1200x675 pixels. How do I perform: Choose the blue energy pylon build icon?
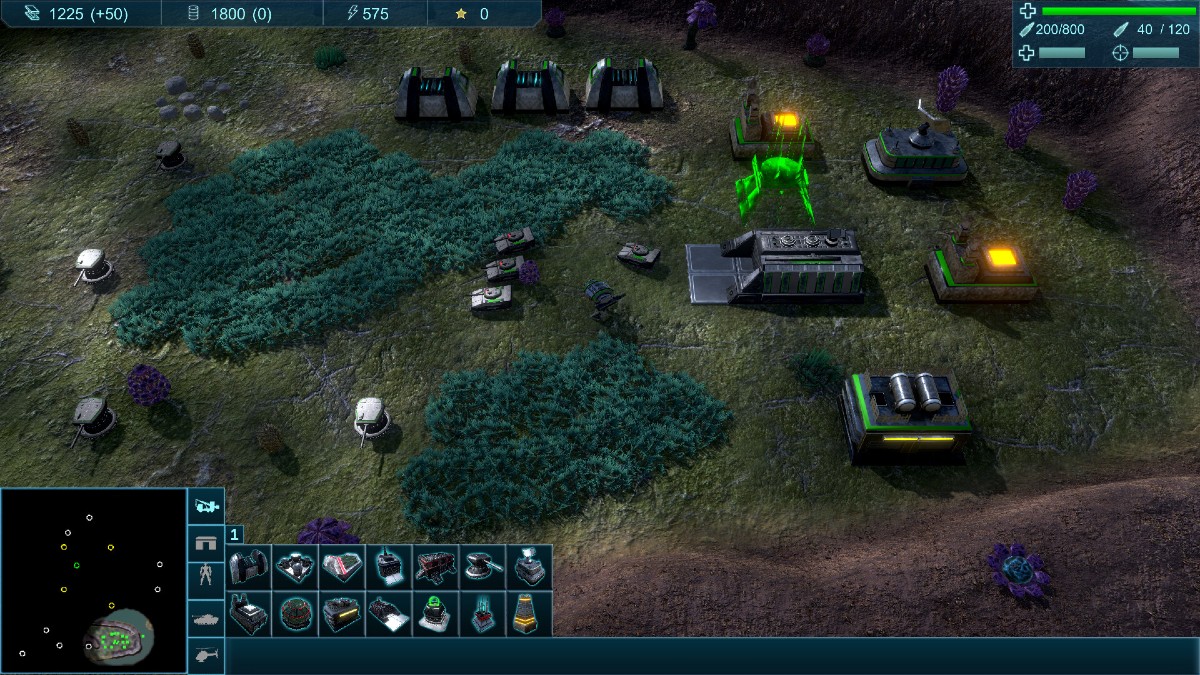tap(482, 613)
